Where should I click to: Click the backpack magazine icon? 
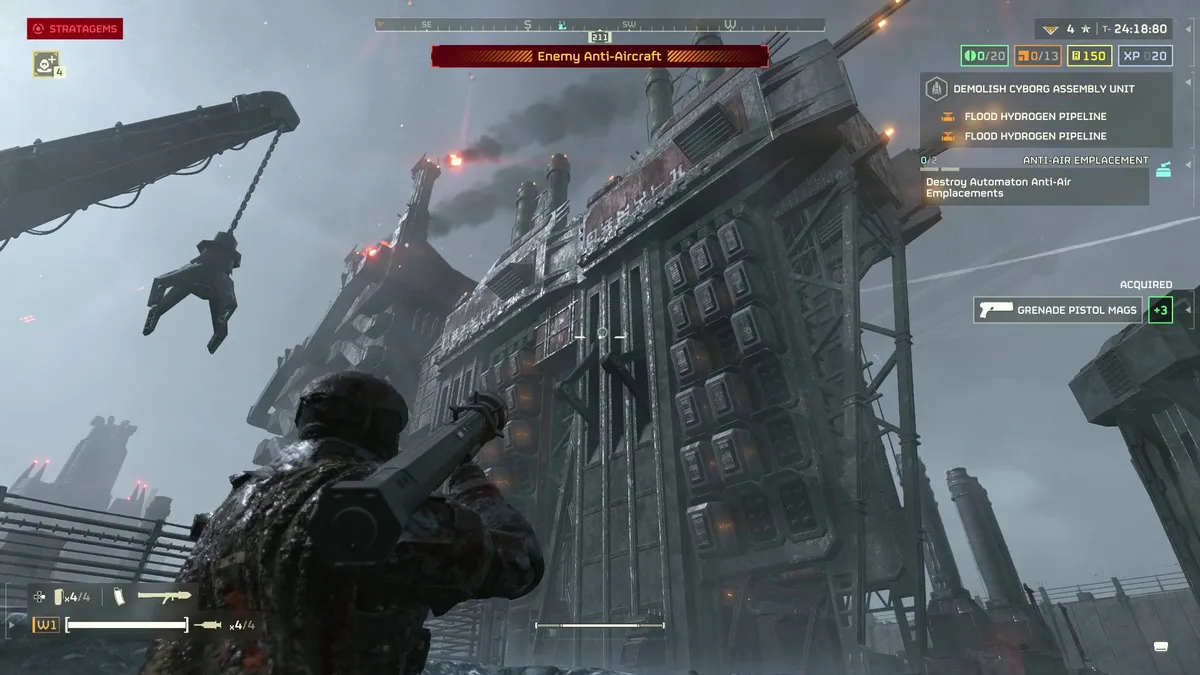click(119, 597)
